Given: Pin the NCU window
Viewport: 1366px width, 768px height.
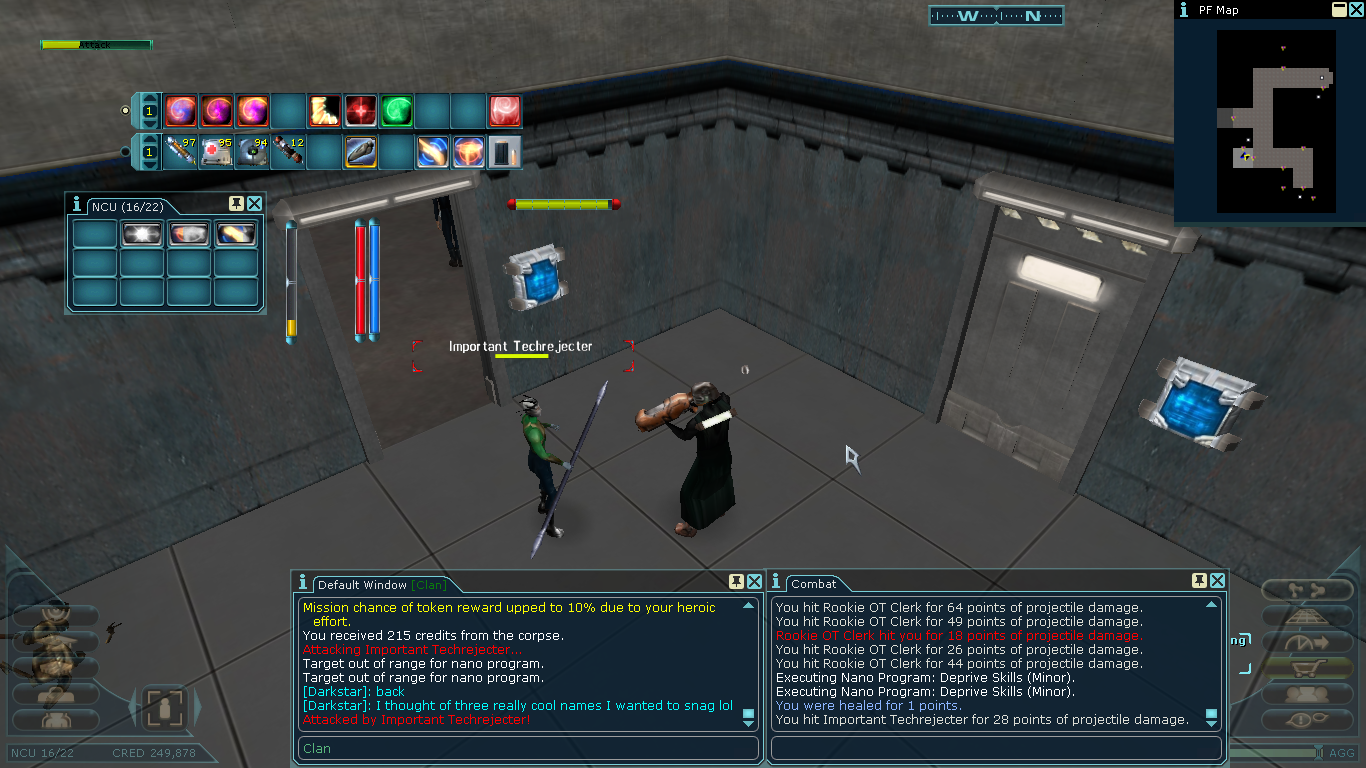Looking at the screenshot, I should [x=236, y=204].
